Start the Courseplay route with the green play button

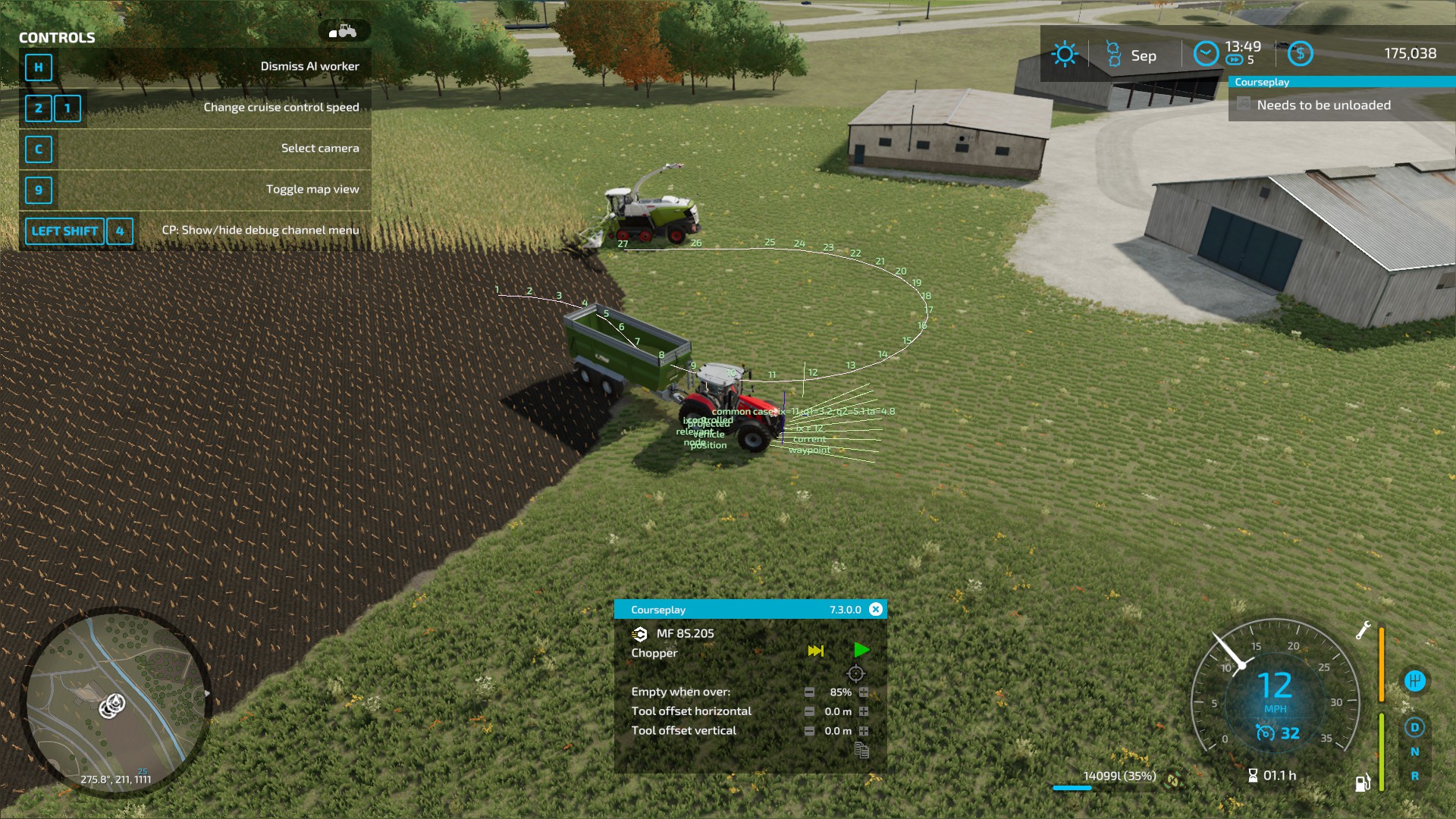click(x=862, y=651)
